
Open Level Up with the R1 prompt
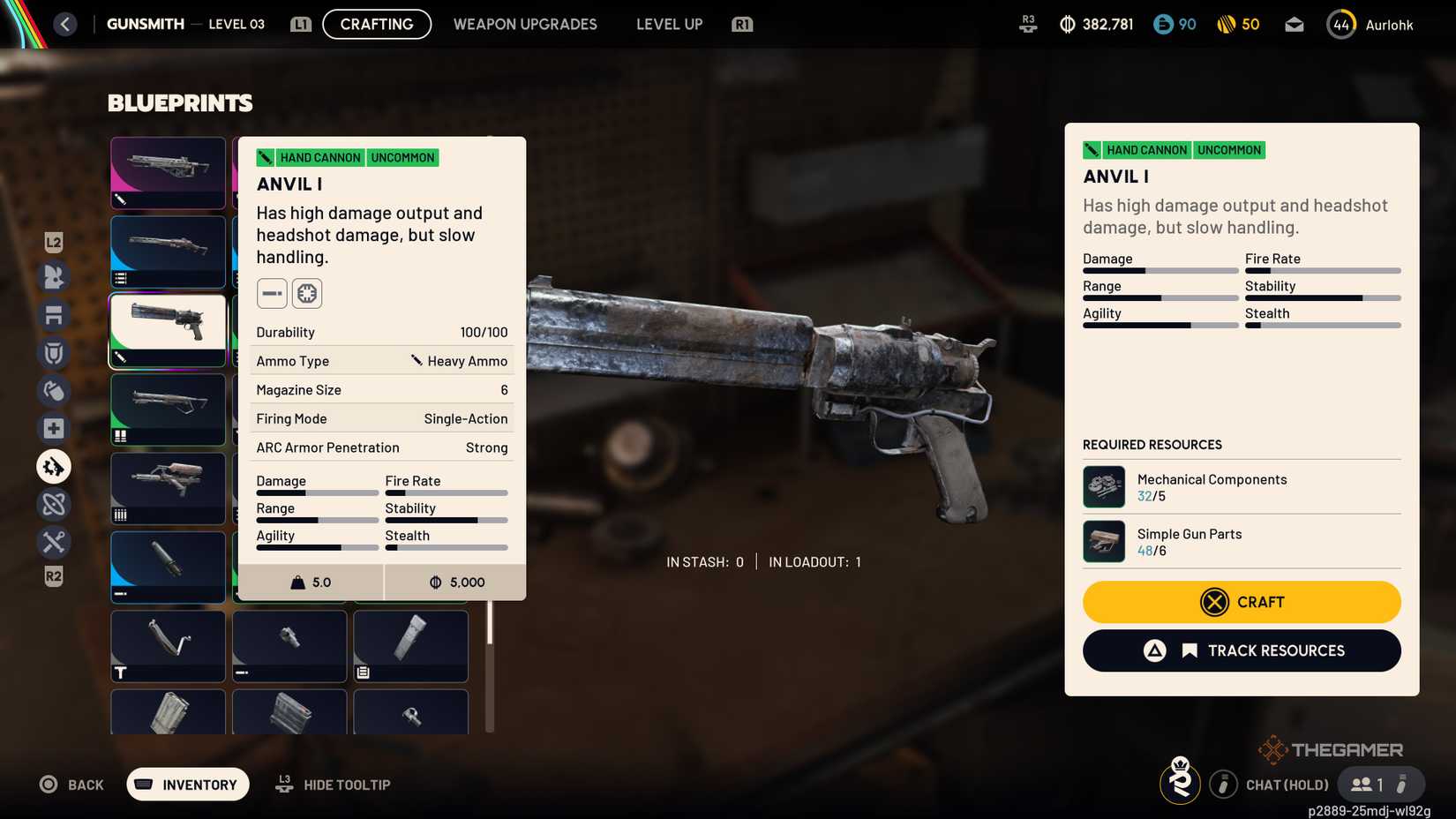tap(669, 24)
